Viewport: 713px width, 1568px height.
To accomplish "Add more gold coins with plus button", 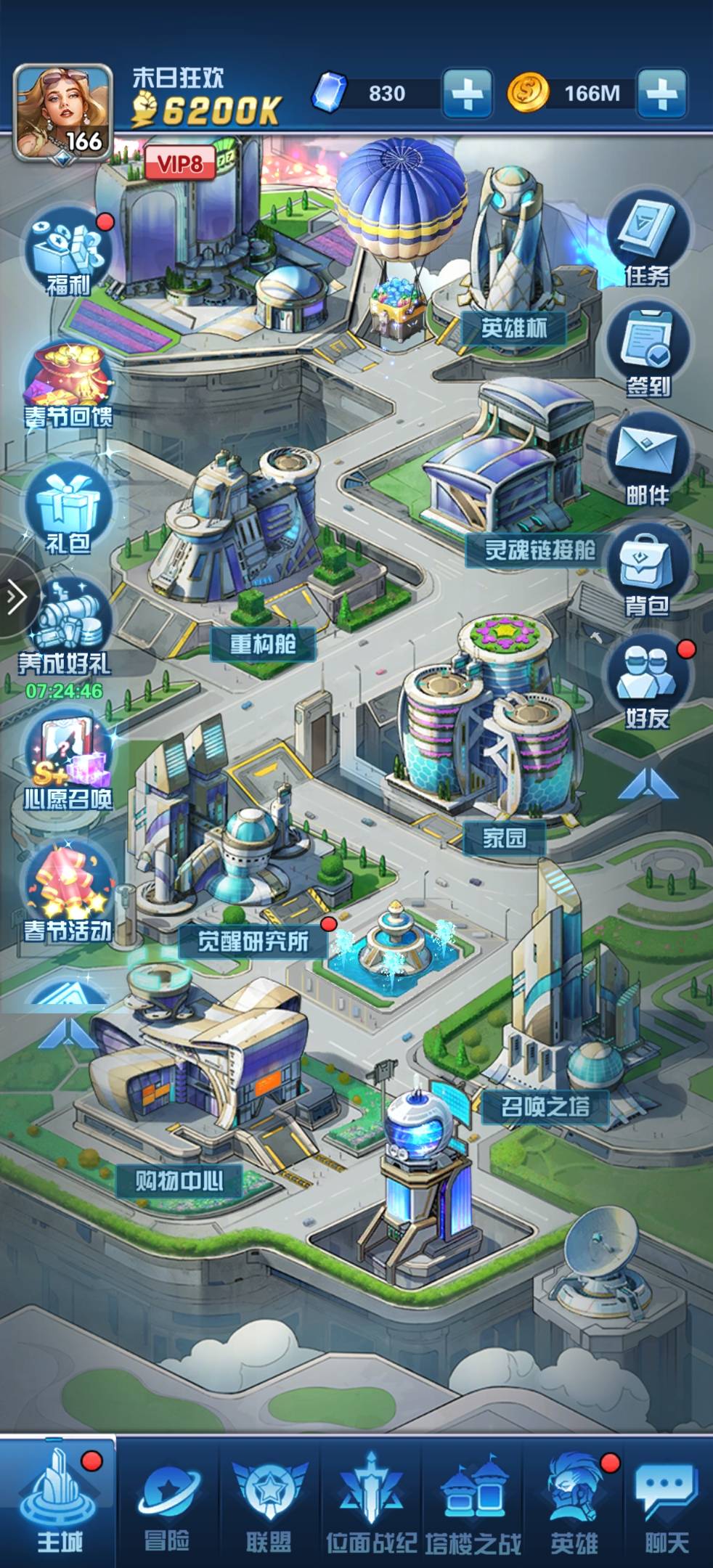I will [661, 94].
